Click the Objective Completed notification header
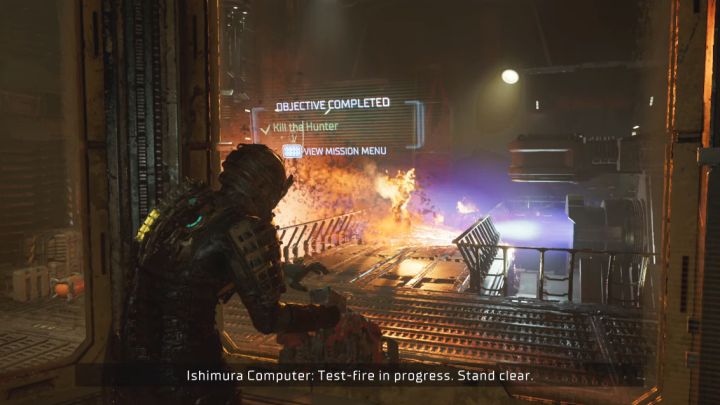This screenshot has height=405, width=720. click(x=331, y=106)
